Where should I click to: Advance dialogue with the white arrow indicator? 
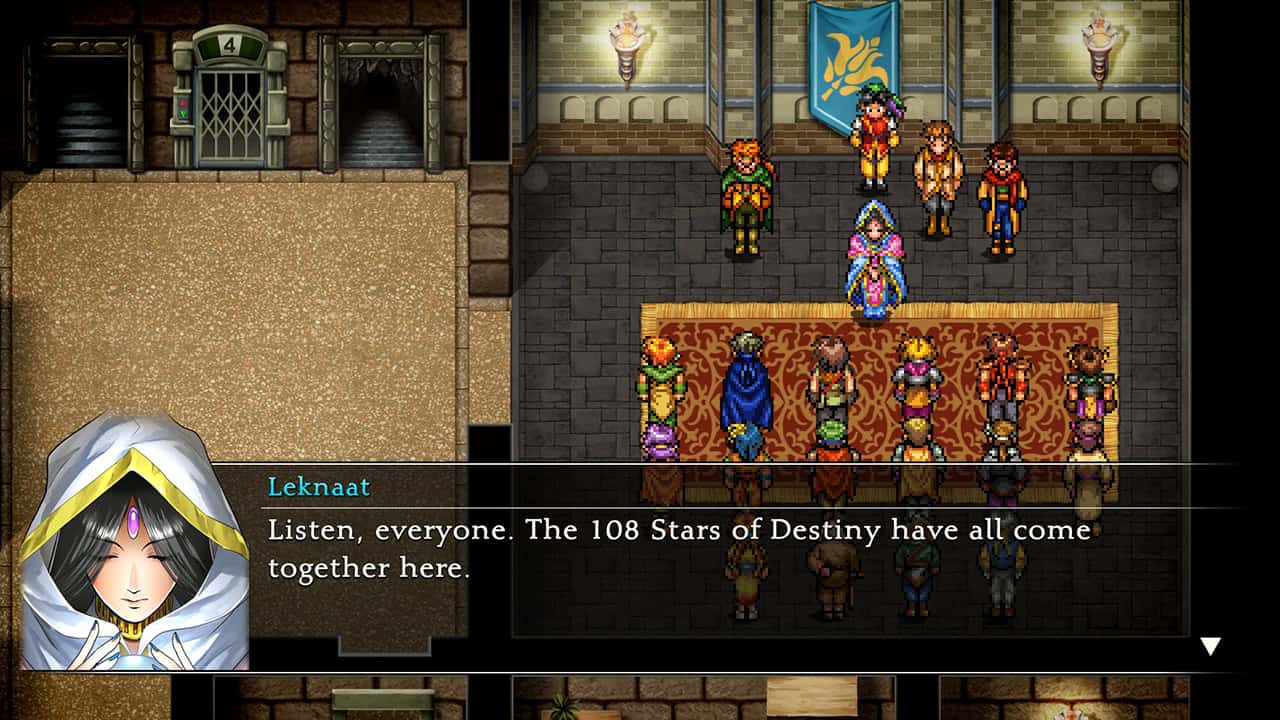point(1210,646)
